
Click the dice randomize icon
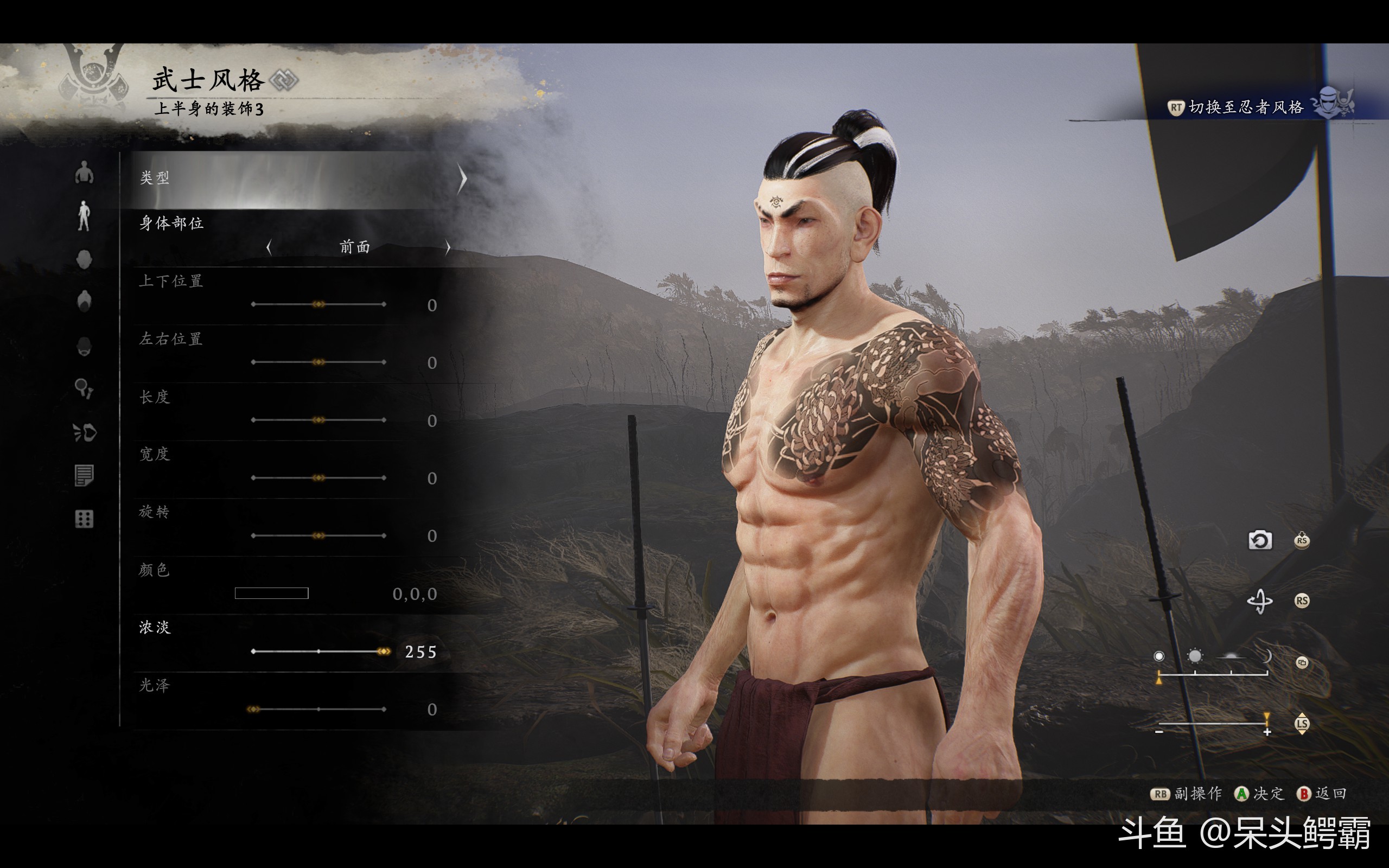[x=85, y=519]
